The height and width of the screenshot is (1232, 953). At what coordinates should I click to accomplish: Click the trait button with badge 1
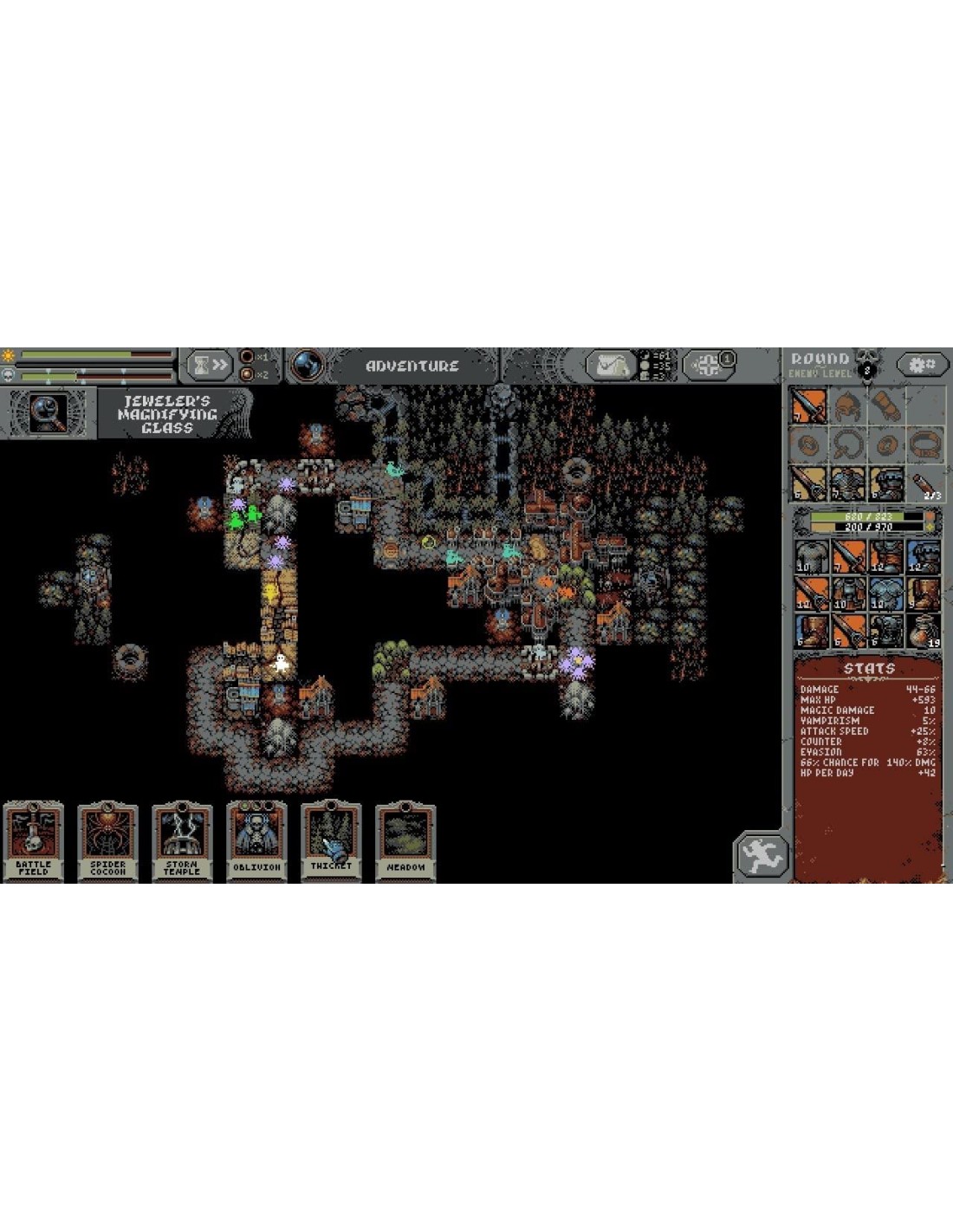pos(710,365)
